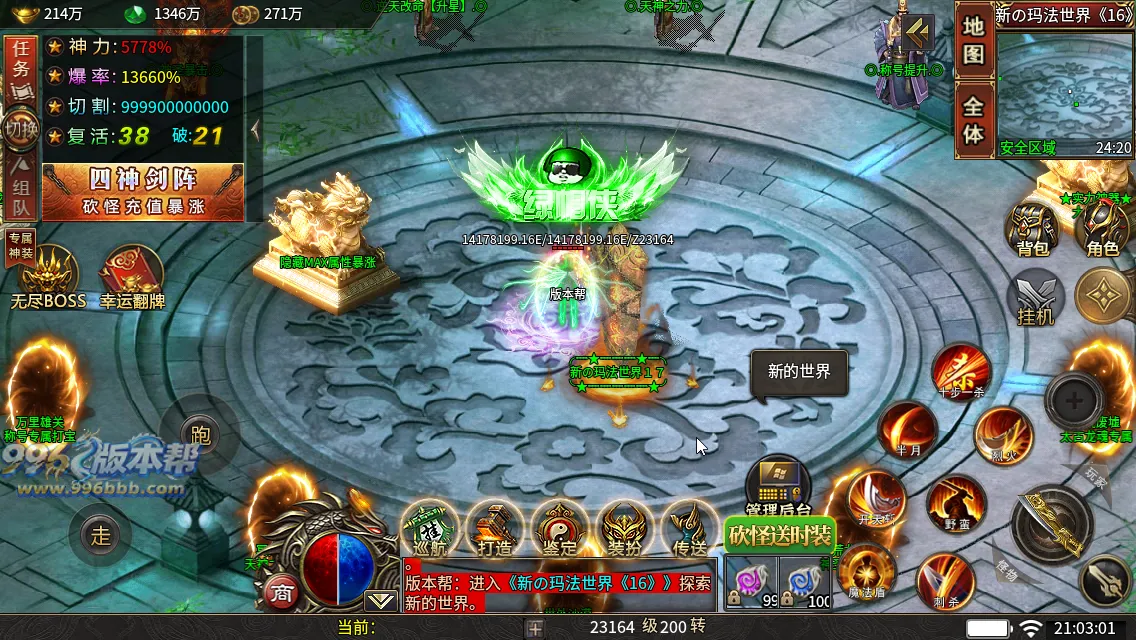Viewport: 1136px width, 640px height.
Task: Cast the 烈火 flame sword skill
Action: (x=1003, y=436)
